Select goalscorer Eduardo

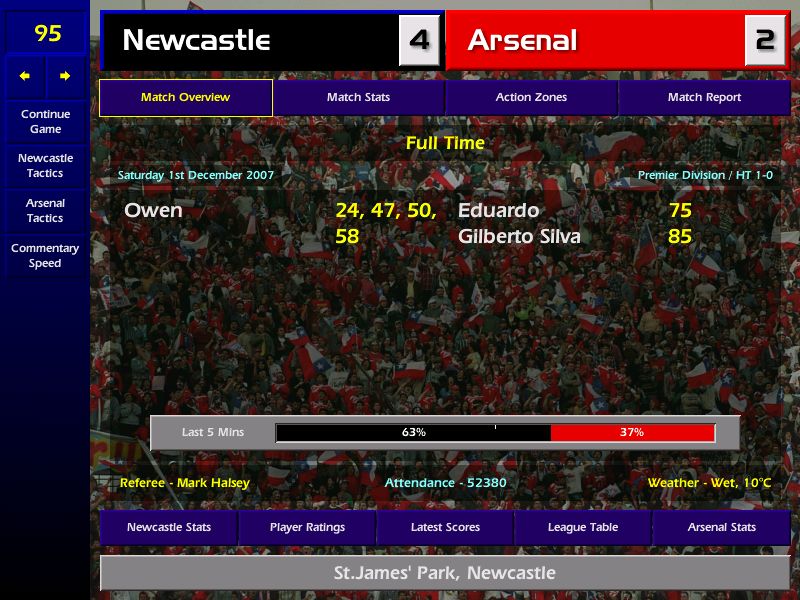click(498, 210)
